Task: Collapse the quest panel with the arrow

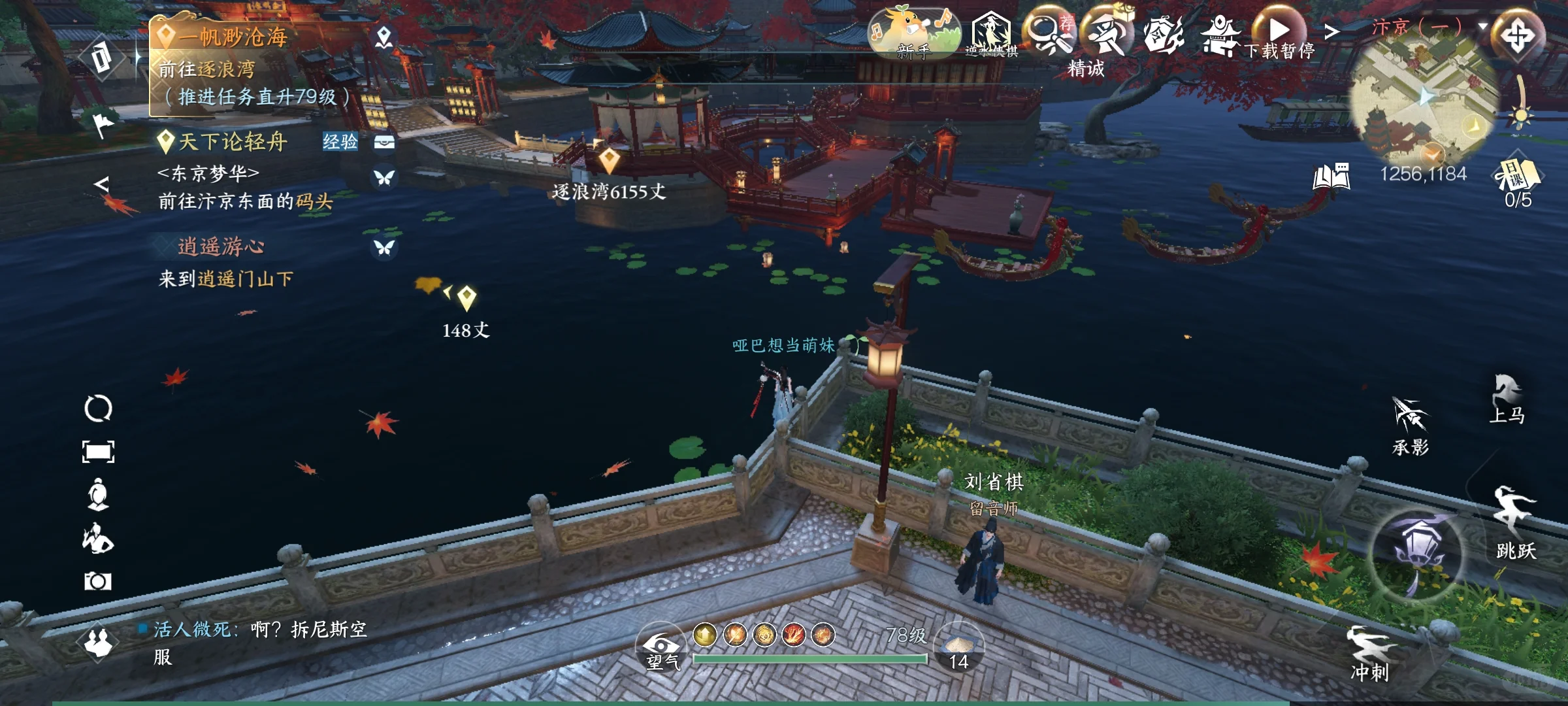Action: [101, 184]
